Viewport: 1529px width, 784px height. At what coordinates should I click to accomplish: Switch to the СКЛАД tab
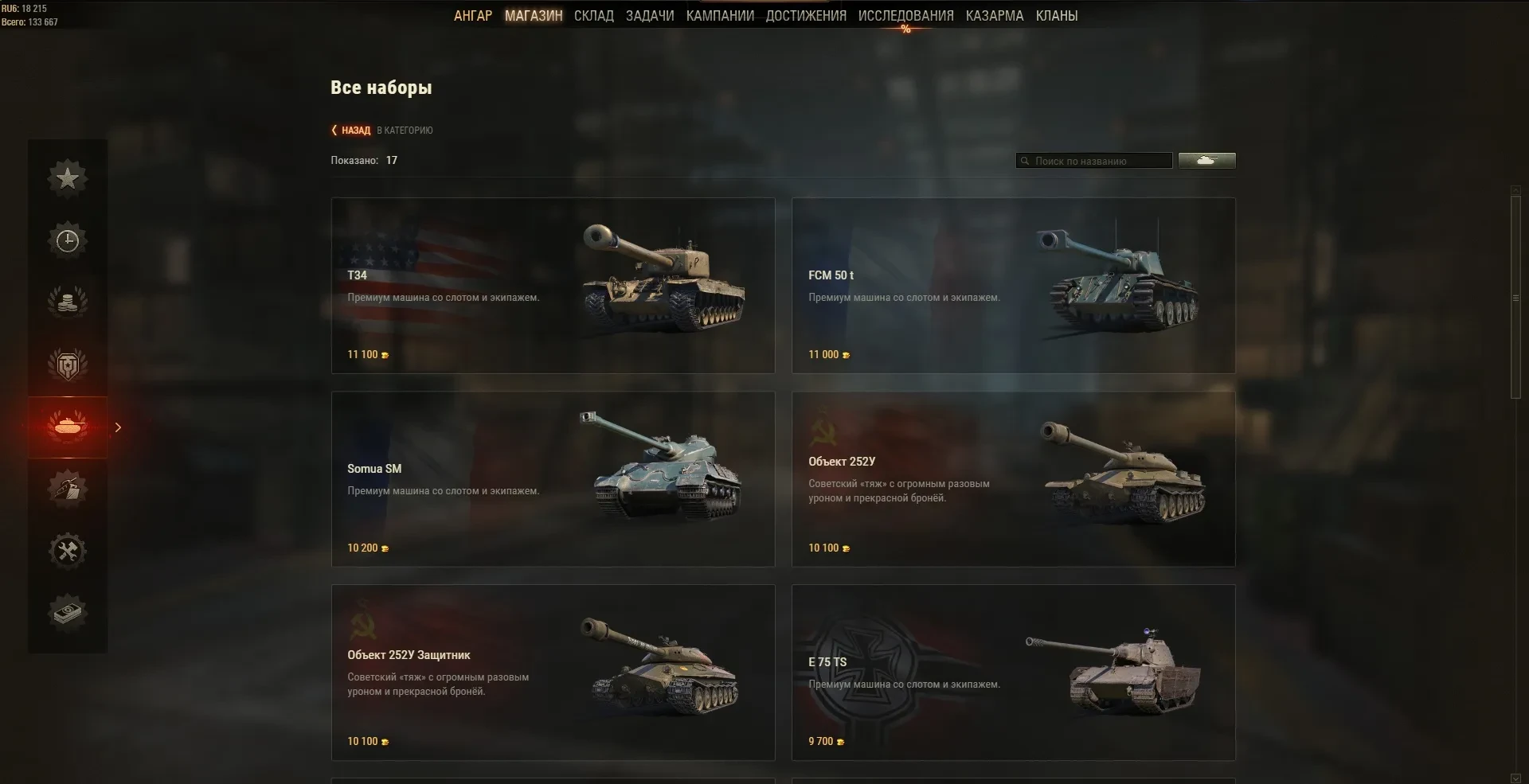[593, 16]
